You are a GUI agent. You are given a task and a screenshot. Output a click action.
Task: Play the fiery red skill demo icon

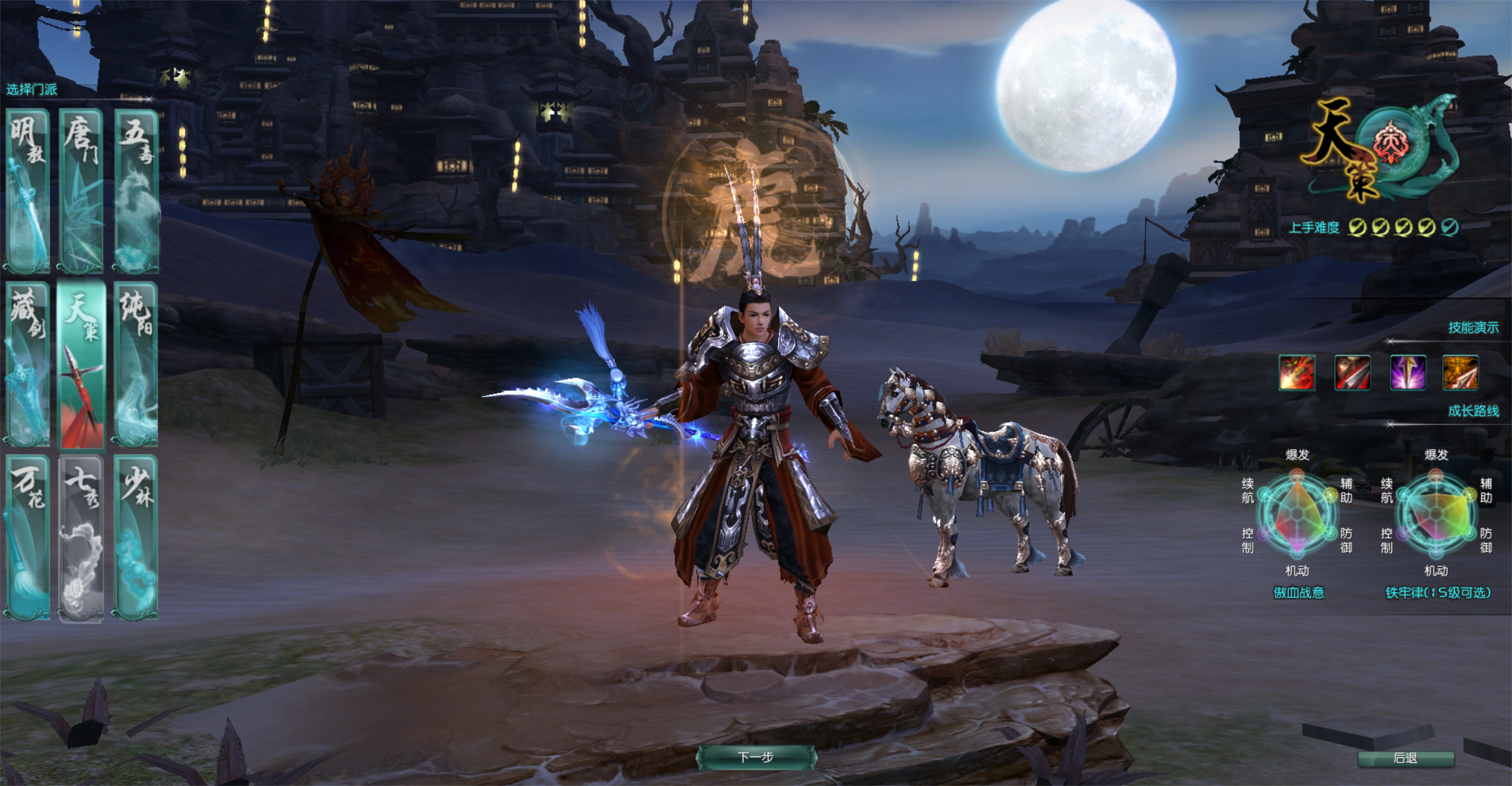point(1297,373)
